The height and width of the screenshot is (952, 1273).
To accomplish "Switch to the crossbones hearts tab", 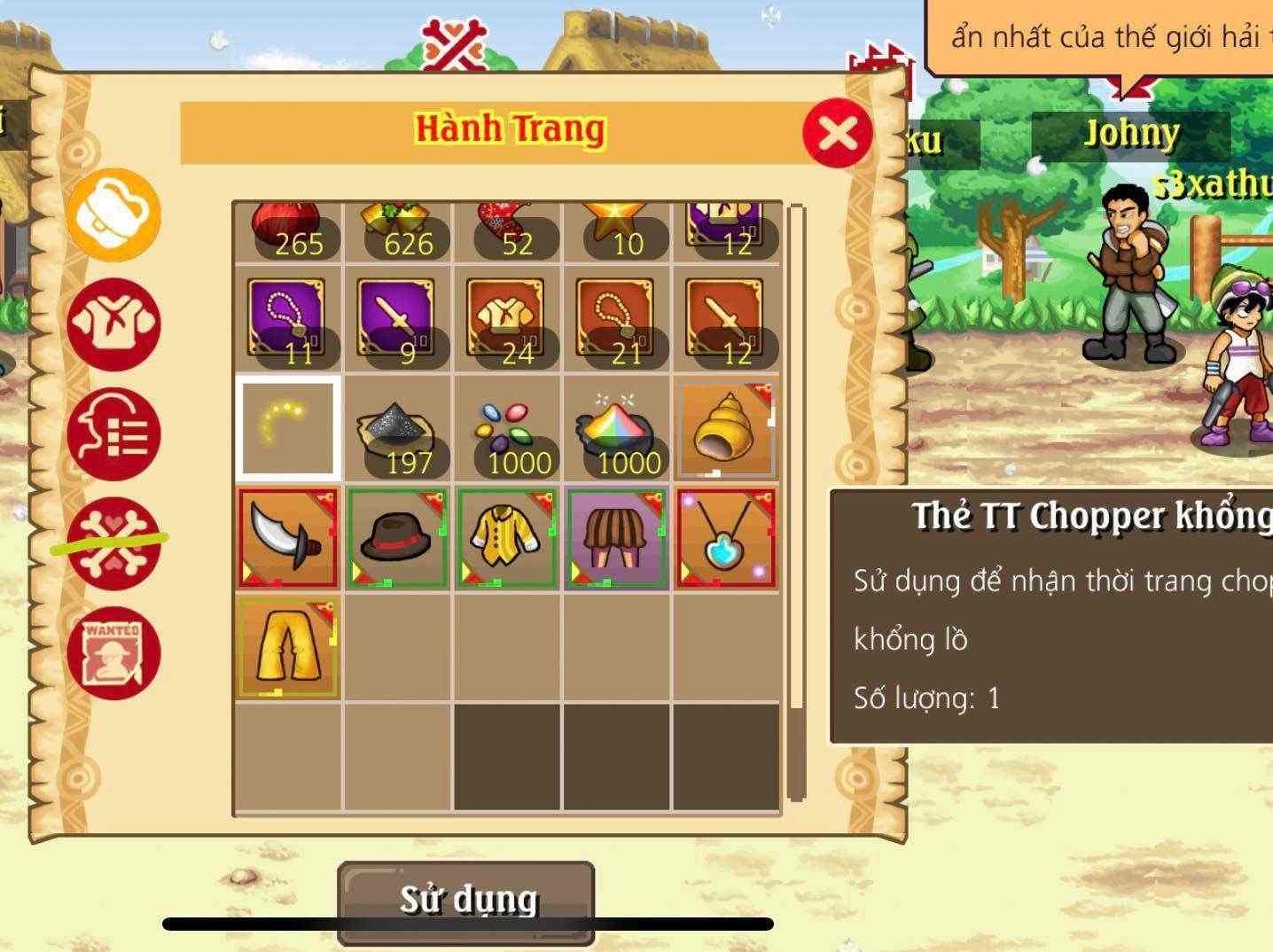I will coord(113,543).
